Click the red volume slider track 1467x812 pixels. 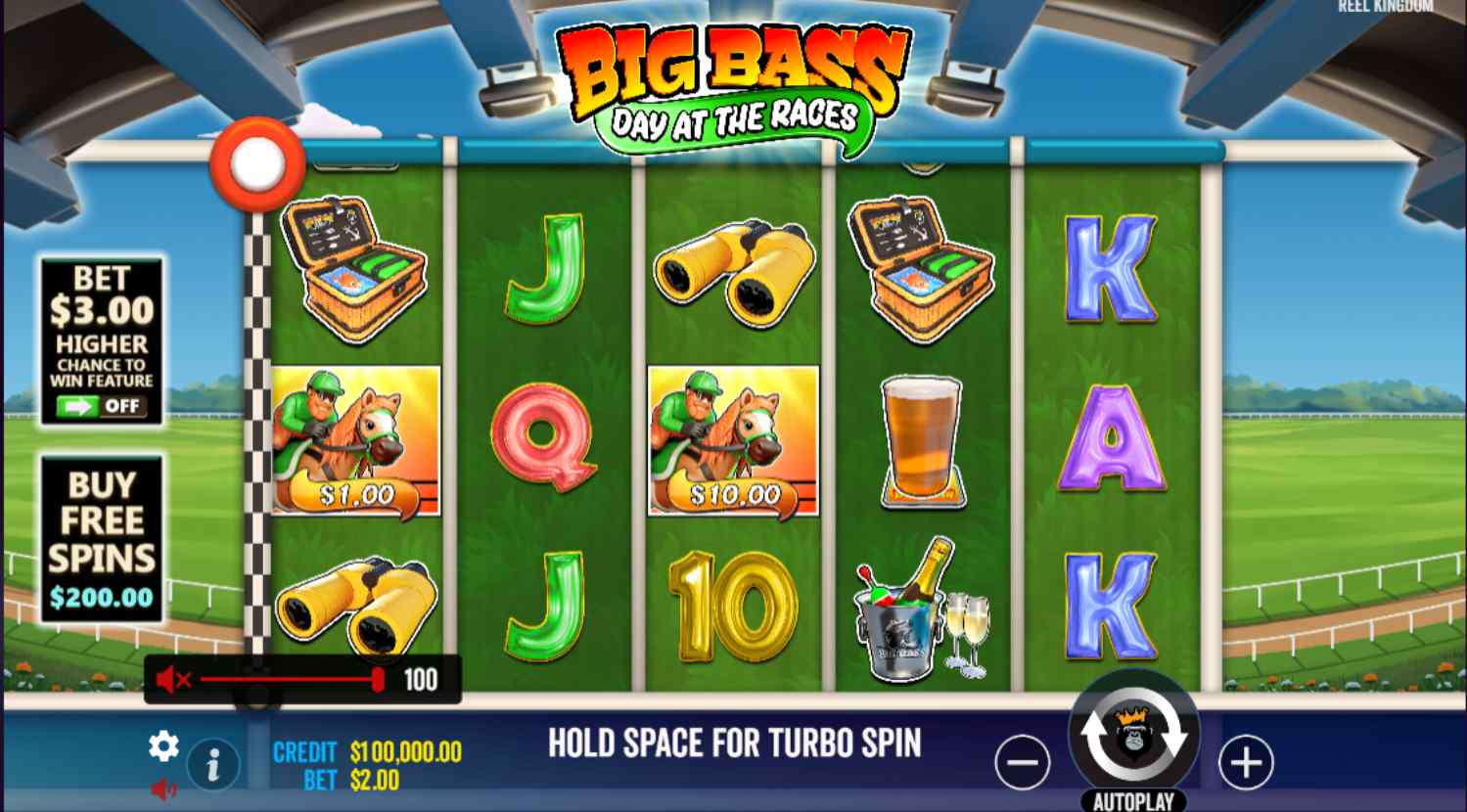click(x=284, y=679)
